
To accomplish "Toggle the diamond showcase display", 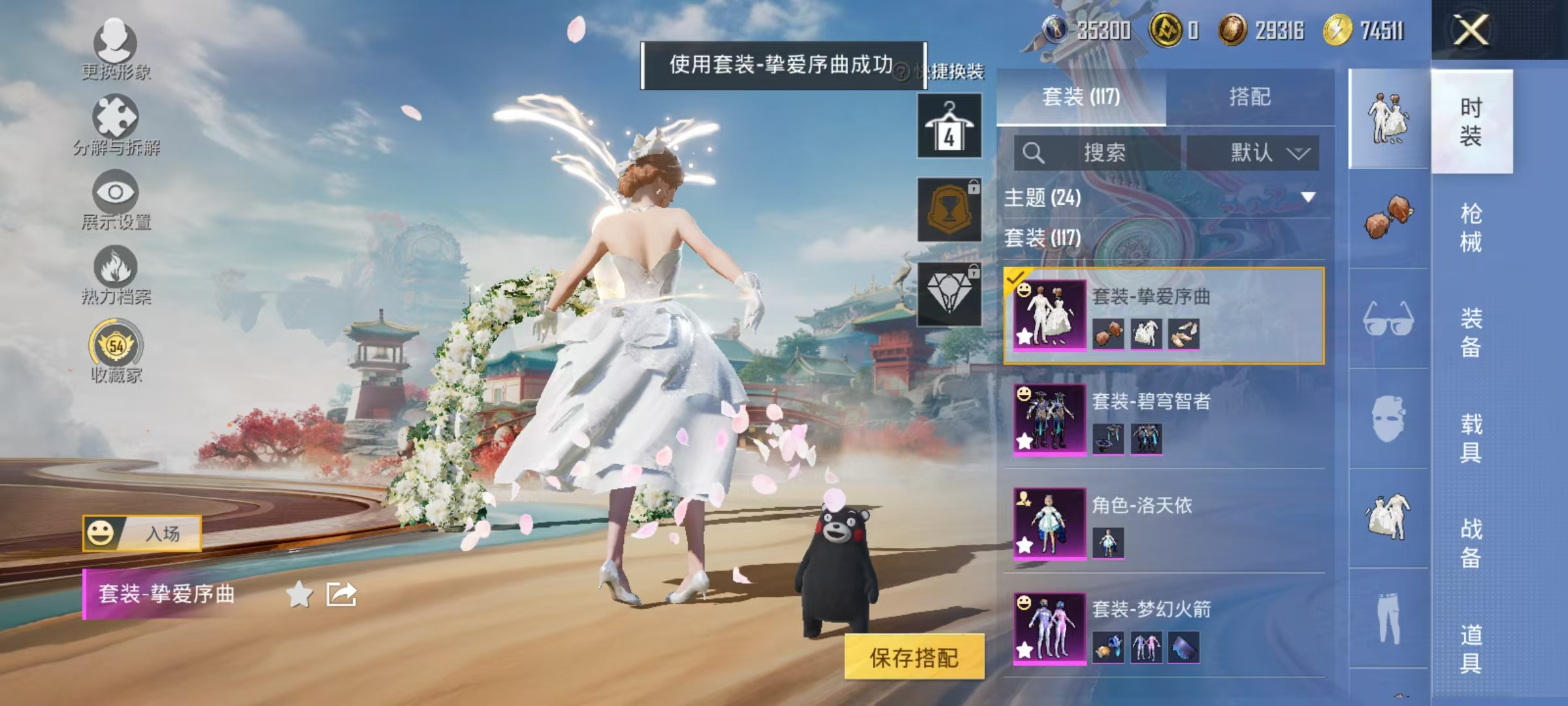I will pyautogui.click(x=949, y=294).
